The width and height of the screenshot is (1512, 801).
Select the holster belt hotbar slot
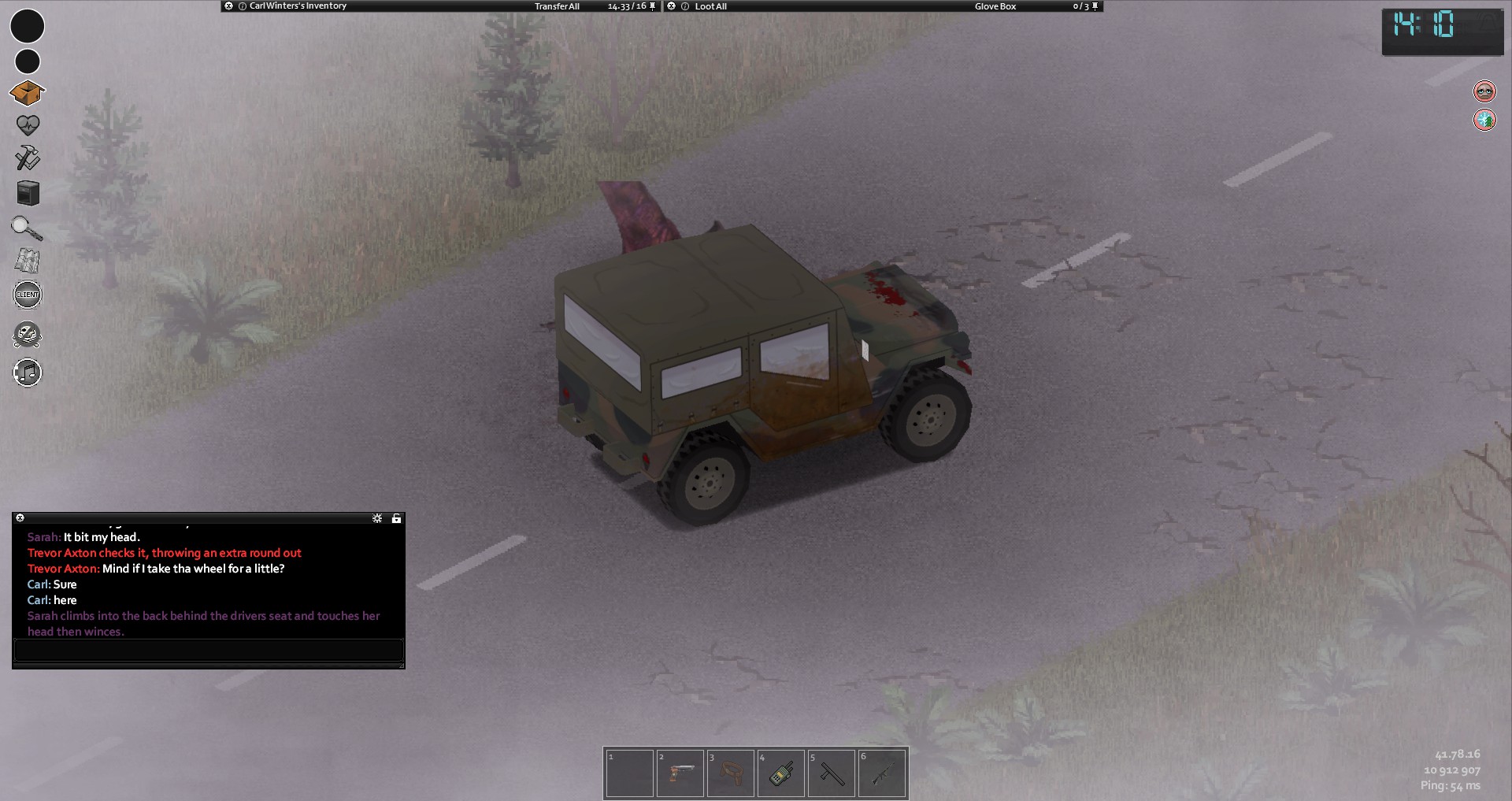click(730, 773)
